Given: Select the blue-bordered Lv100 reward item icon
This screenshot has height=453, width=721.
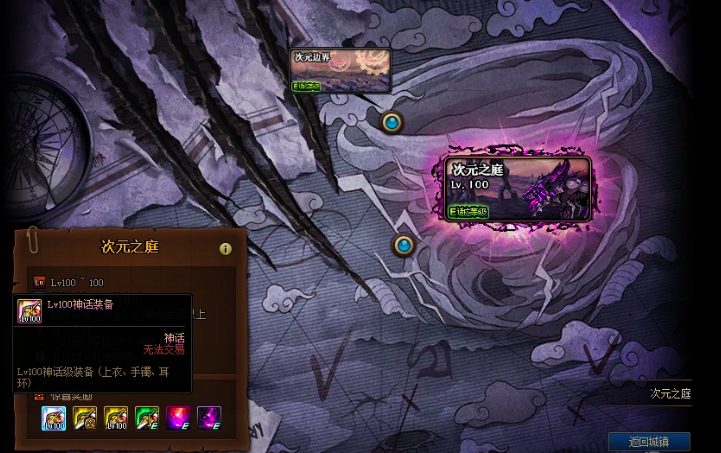Looking at the screenshot, I should (x=54, y=418).
